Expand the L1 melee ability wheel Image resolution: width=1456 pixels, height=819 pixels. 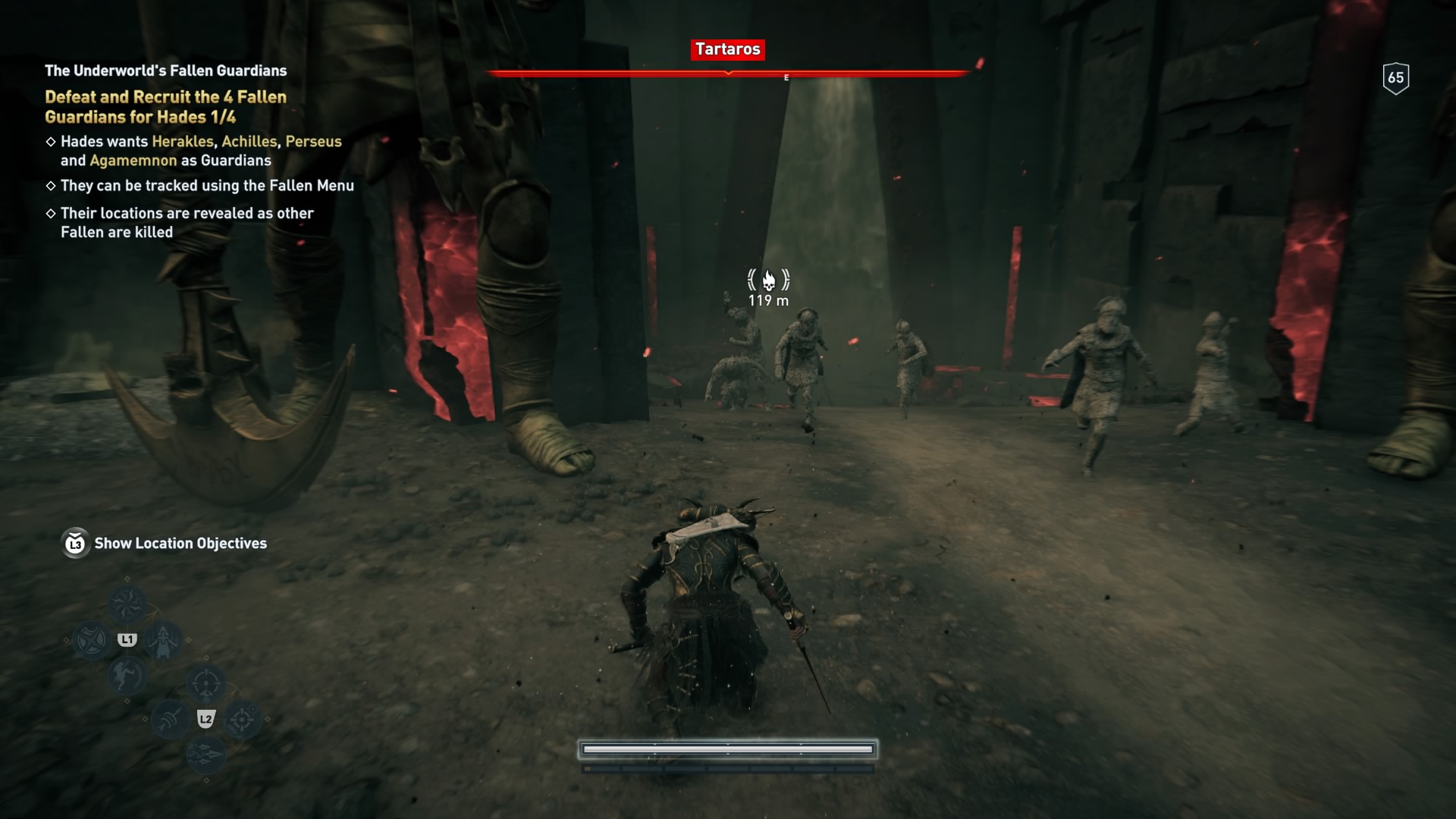click(127, 639)
